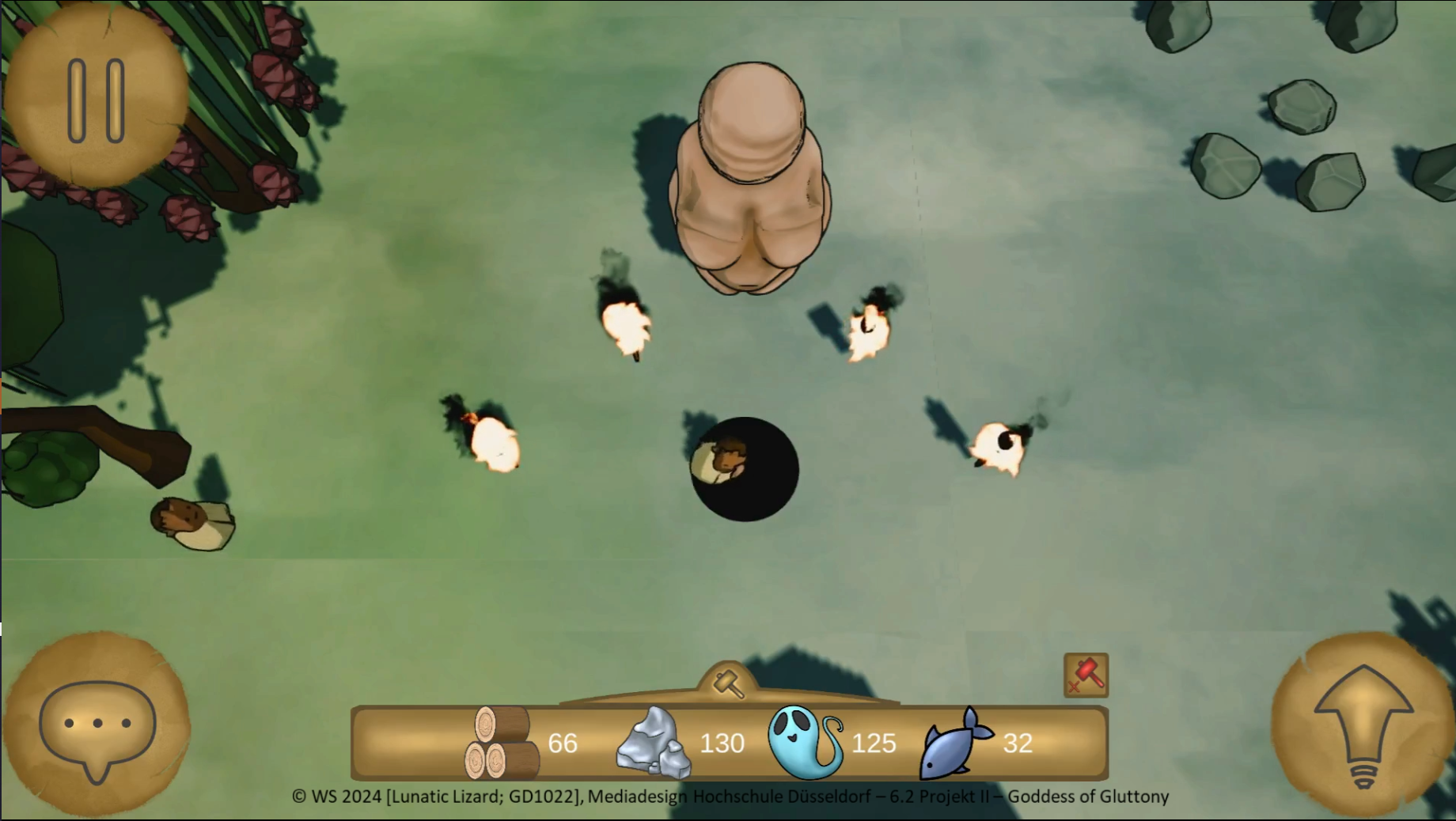Tap the upward arrow button
The width and height of the screenshot is (1456, 821).
click(x=1363, y=724)
